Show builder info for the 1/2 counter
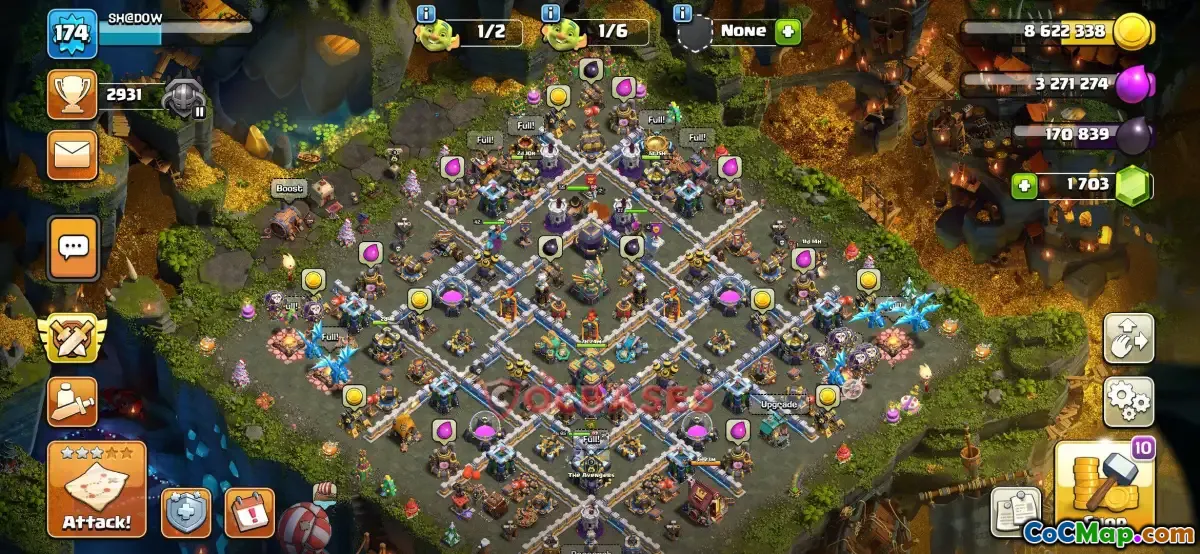The width and height of the screenshot is (1200, 554). pos(427,13)
